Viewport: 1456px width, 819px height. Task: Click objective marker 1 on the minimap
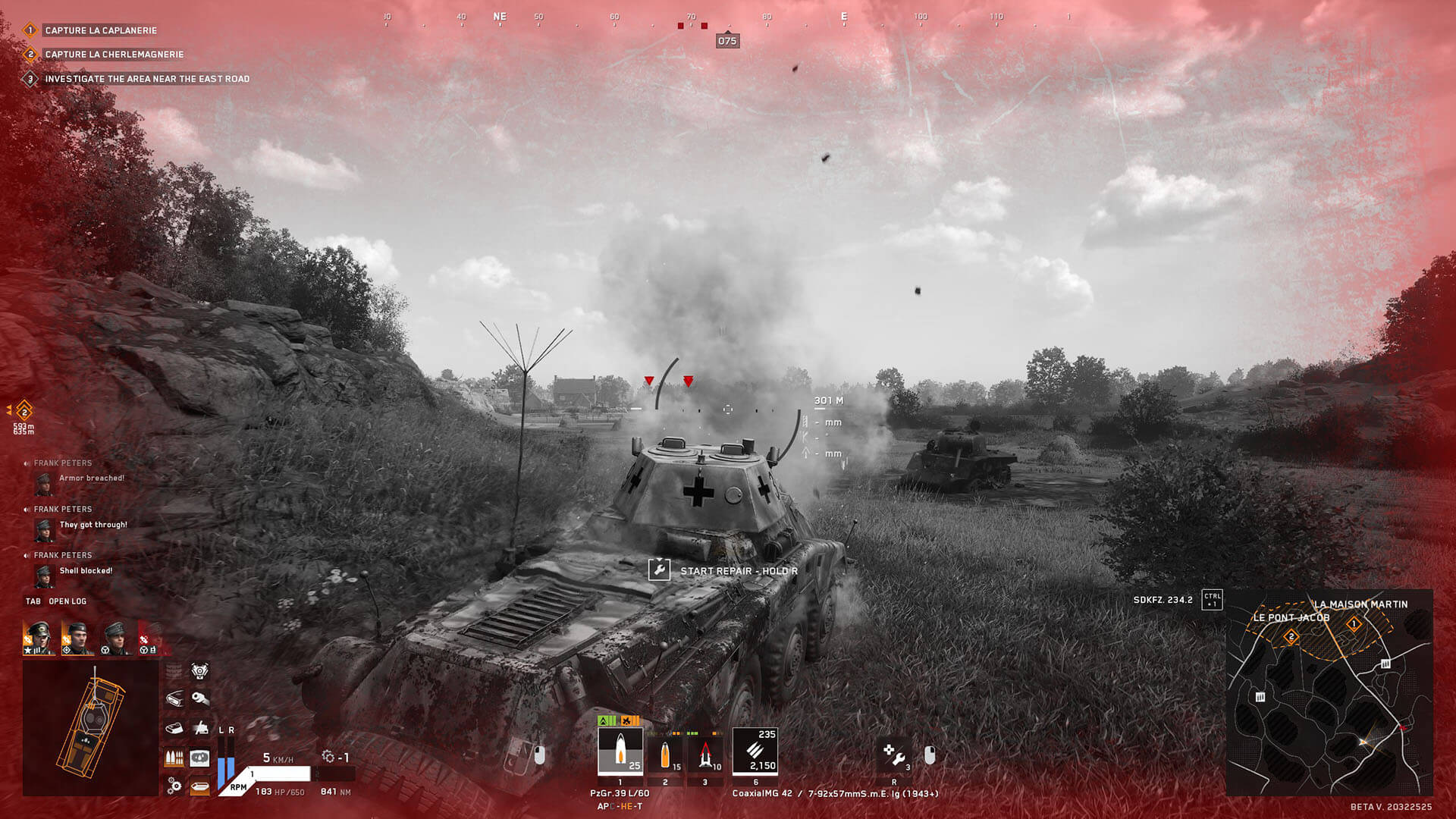click(x=1354, y=625)
